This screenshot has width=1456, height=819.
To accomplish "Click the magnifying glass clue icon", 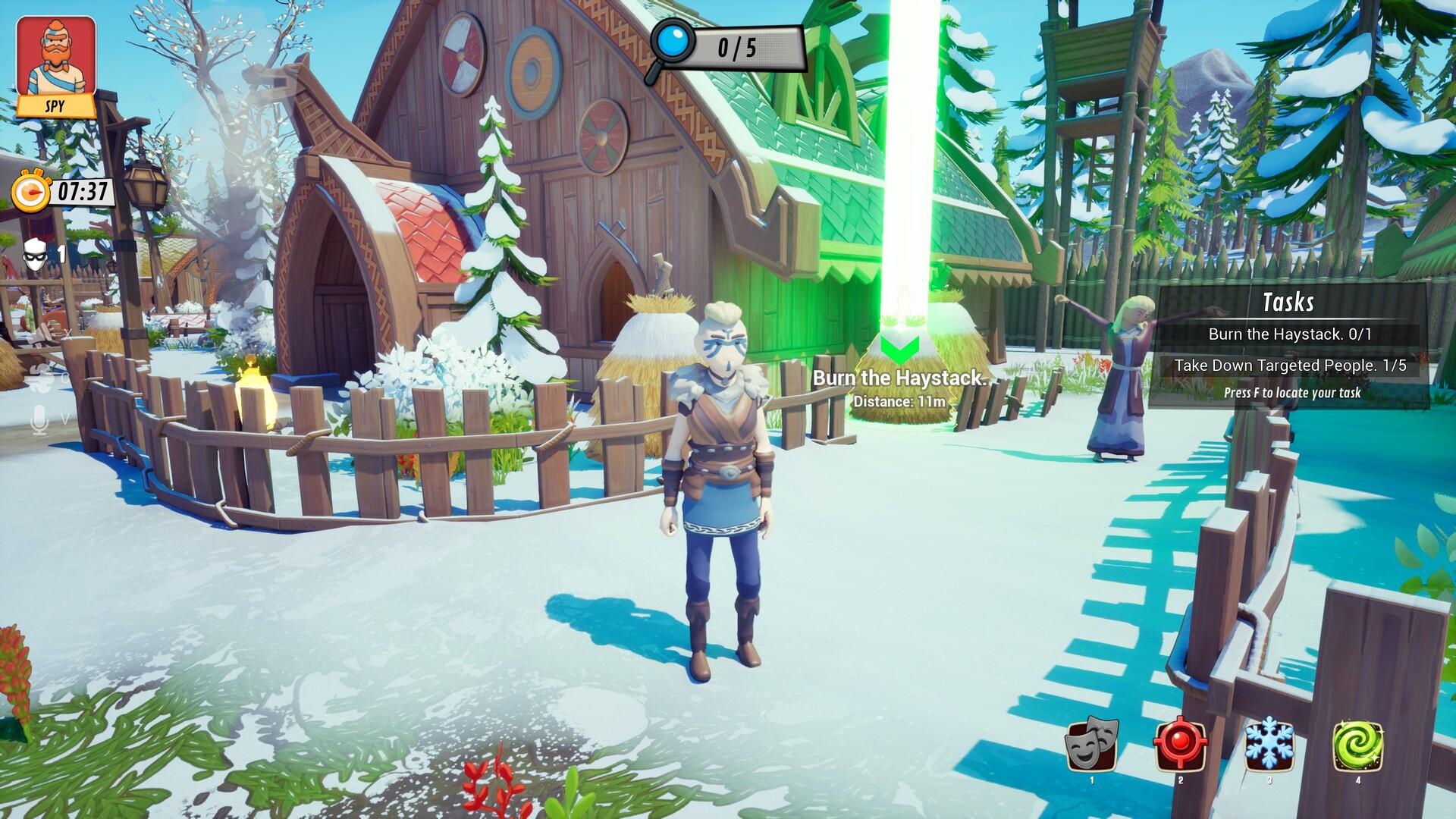I will coord(671,49).
